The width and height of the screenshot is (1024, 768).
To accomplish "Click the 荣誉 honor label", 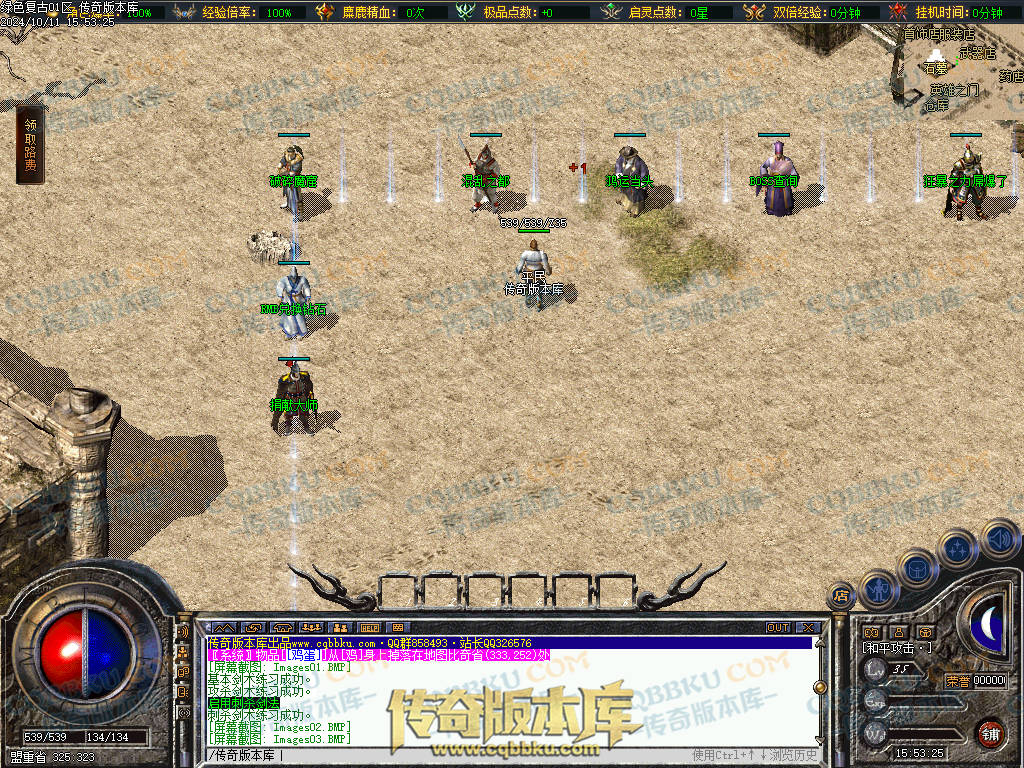I will tap(957, 681).
